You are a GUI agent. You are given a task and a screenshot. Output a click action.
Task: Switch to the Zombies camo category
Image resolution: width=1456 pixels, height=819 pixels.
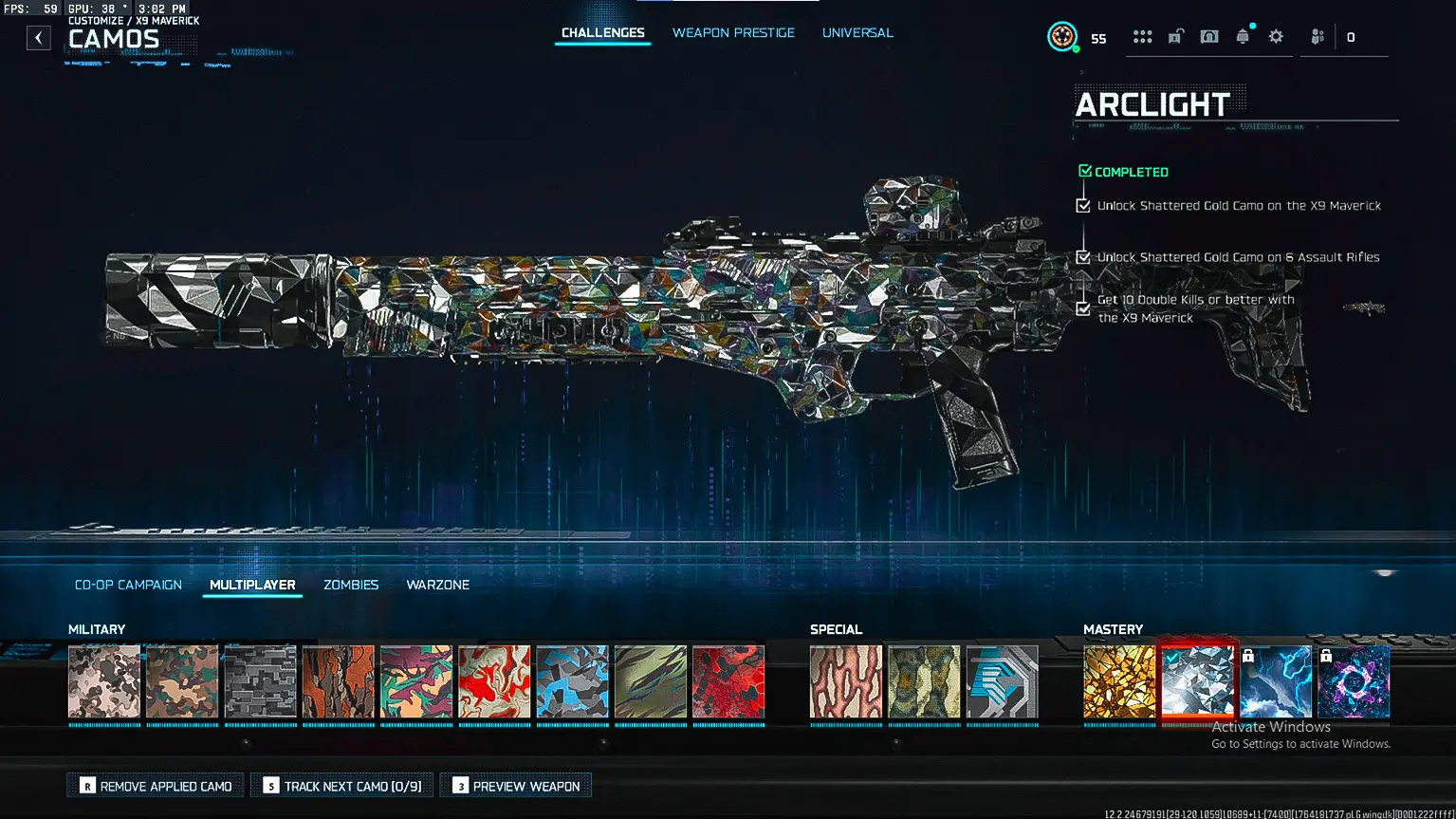(x=351, y=585)
